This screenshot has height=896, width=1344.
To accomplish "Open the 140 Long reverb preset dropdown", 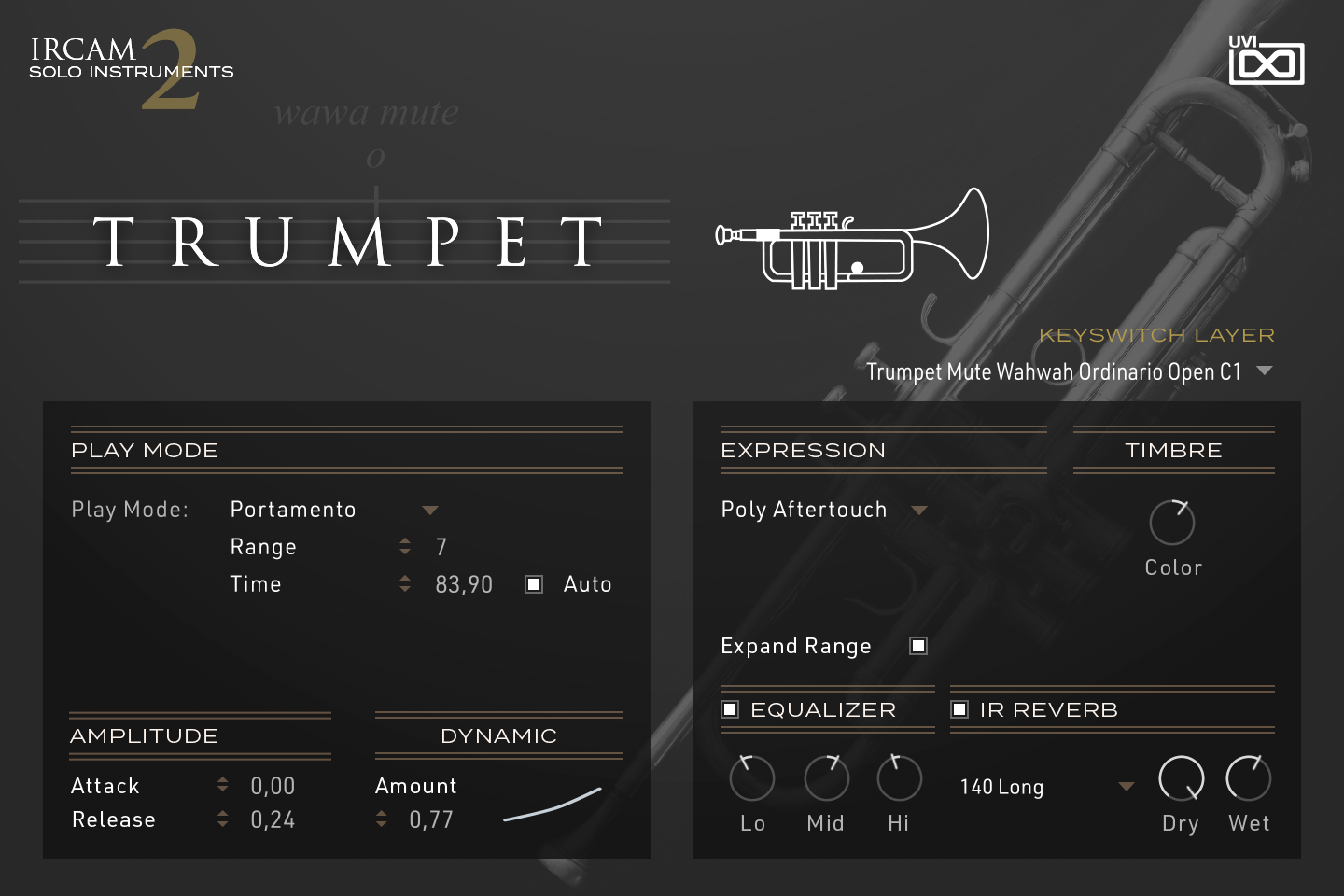I will (x=1125, y=787).
